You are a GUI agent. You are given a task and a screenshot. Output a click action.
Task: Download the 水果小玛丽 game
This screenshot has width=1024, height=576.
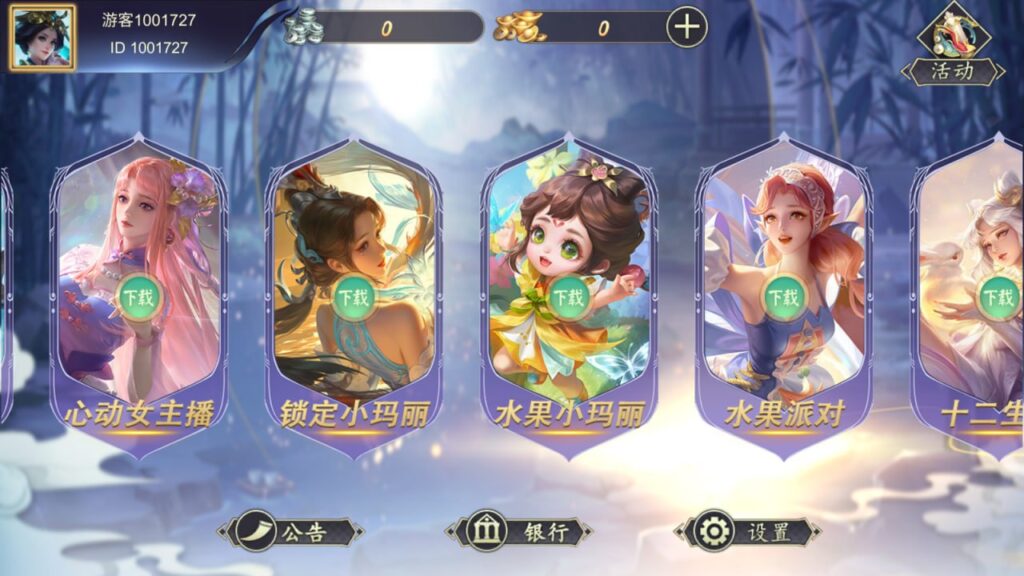tap(568, 297)
